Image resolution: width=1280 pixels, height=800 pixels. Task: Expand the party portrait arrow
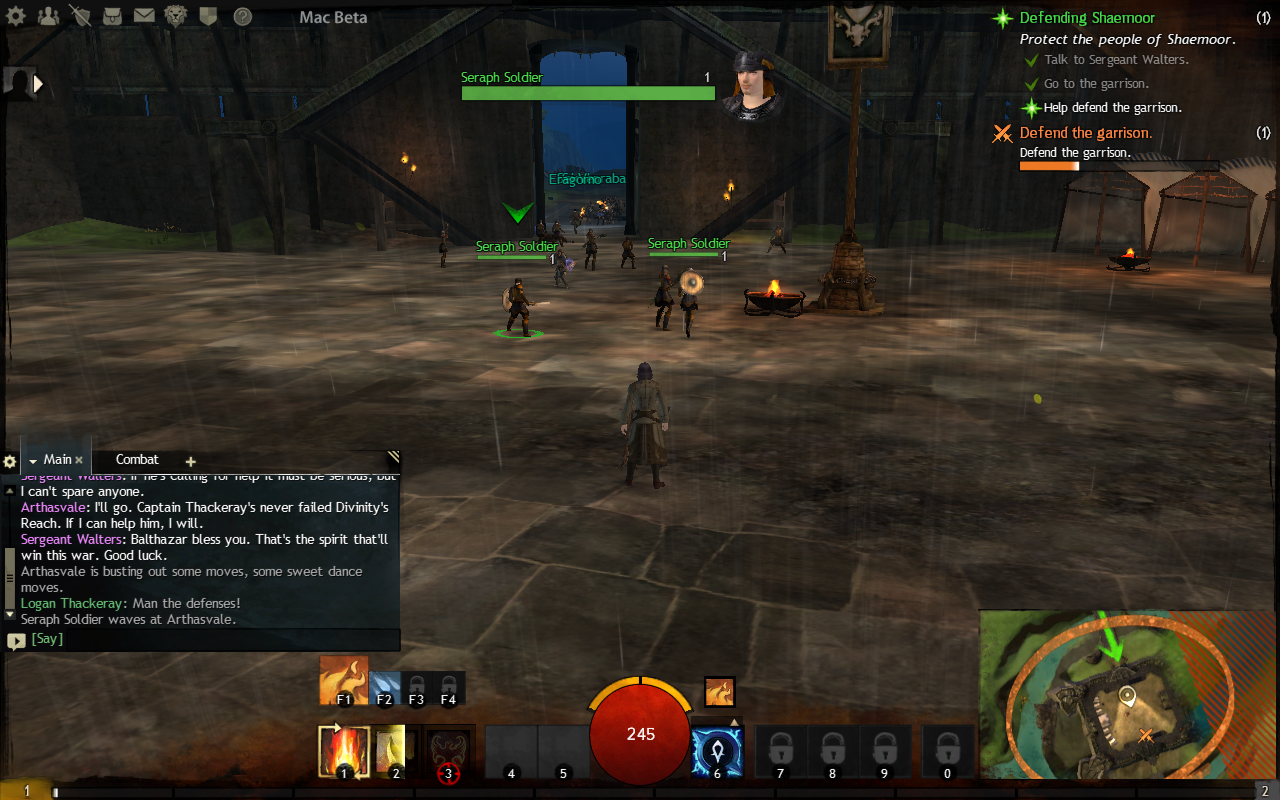coord(39,84)
